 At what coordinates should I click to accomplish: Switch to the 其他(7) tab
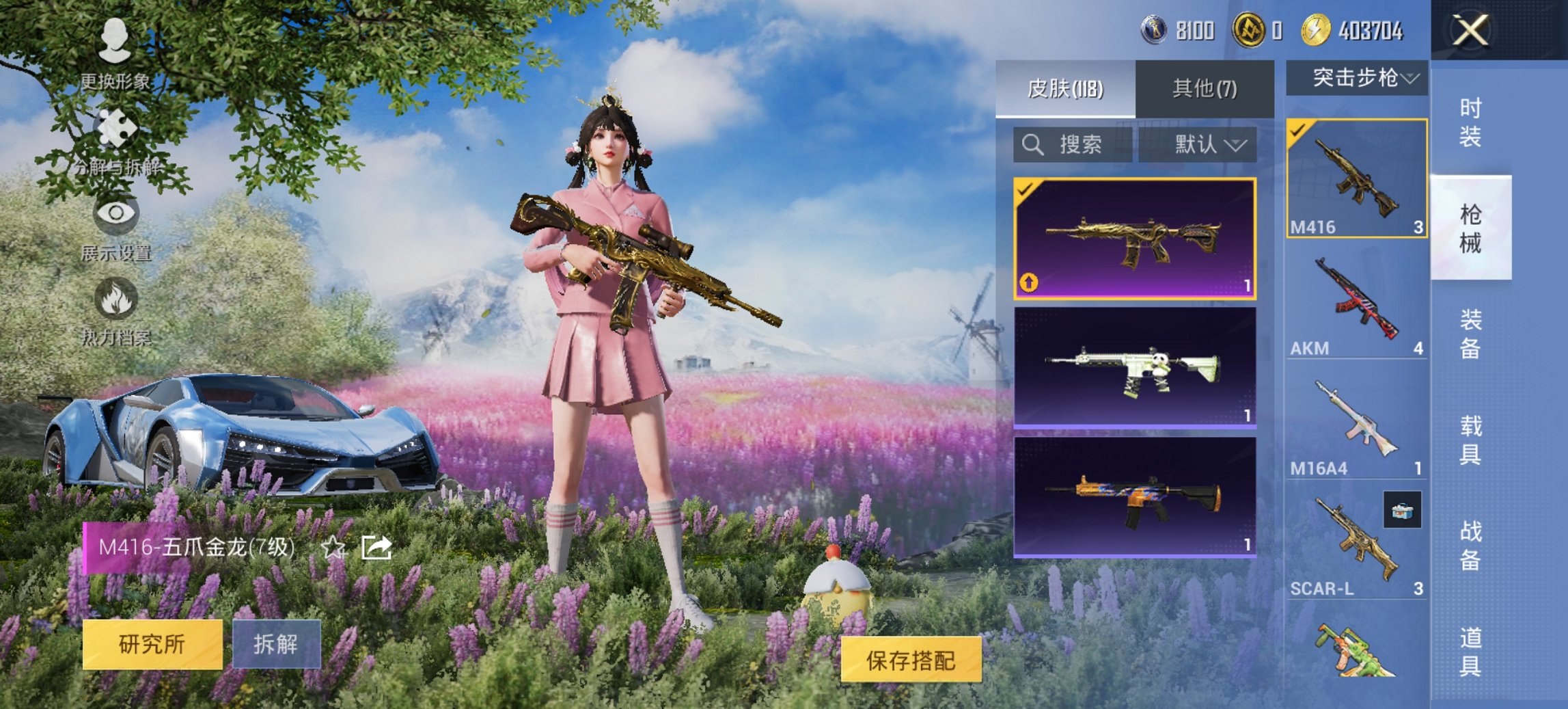[x=1204, y=89]
